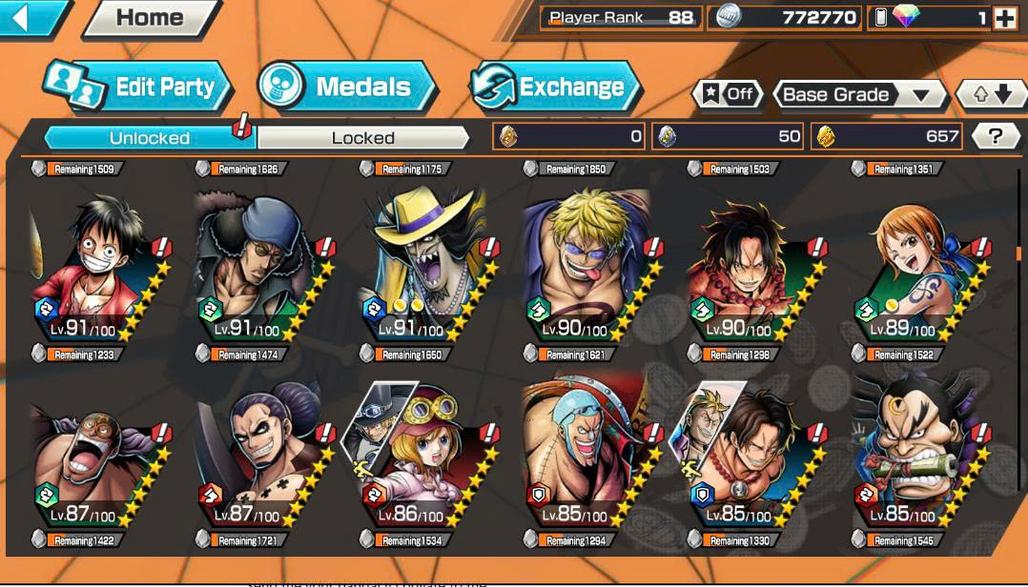The height and width of the screenshot is (587, 1028).
Task: Toggle the favorites star Off filter
Action: tap(728, 95)
